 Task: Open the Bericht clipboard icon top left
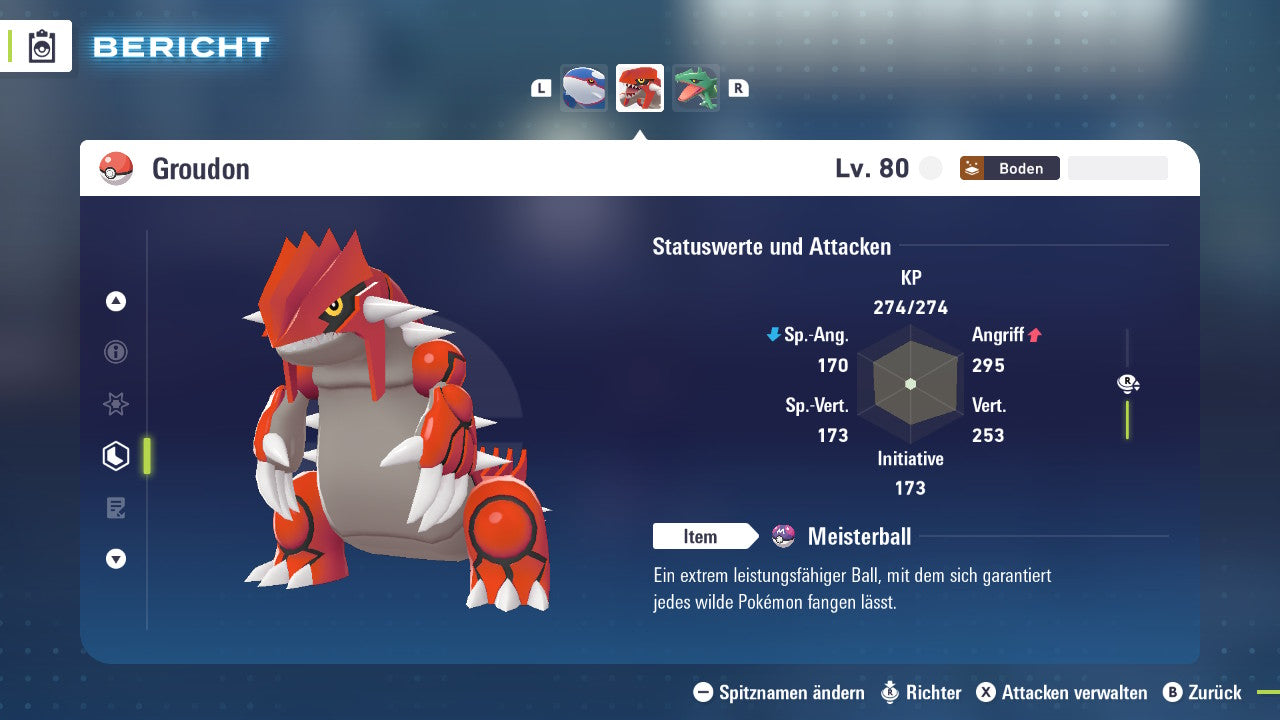click(x=40, y=46)
